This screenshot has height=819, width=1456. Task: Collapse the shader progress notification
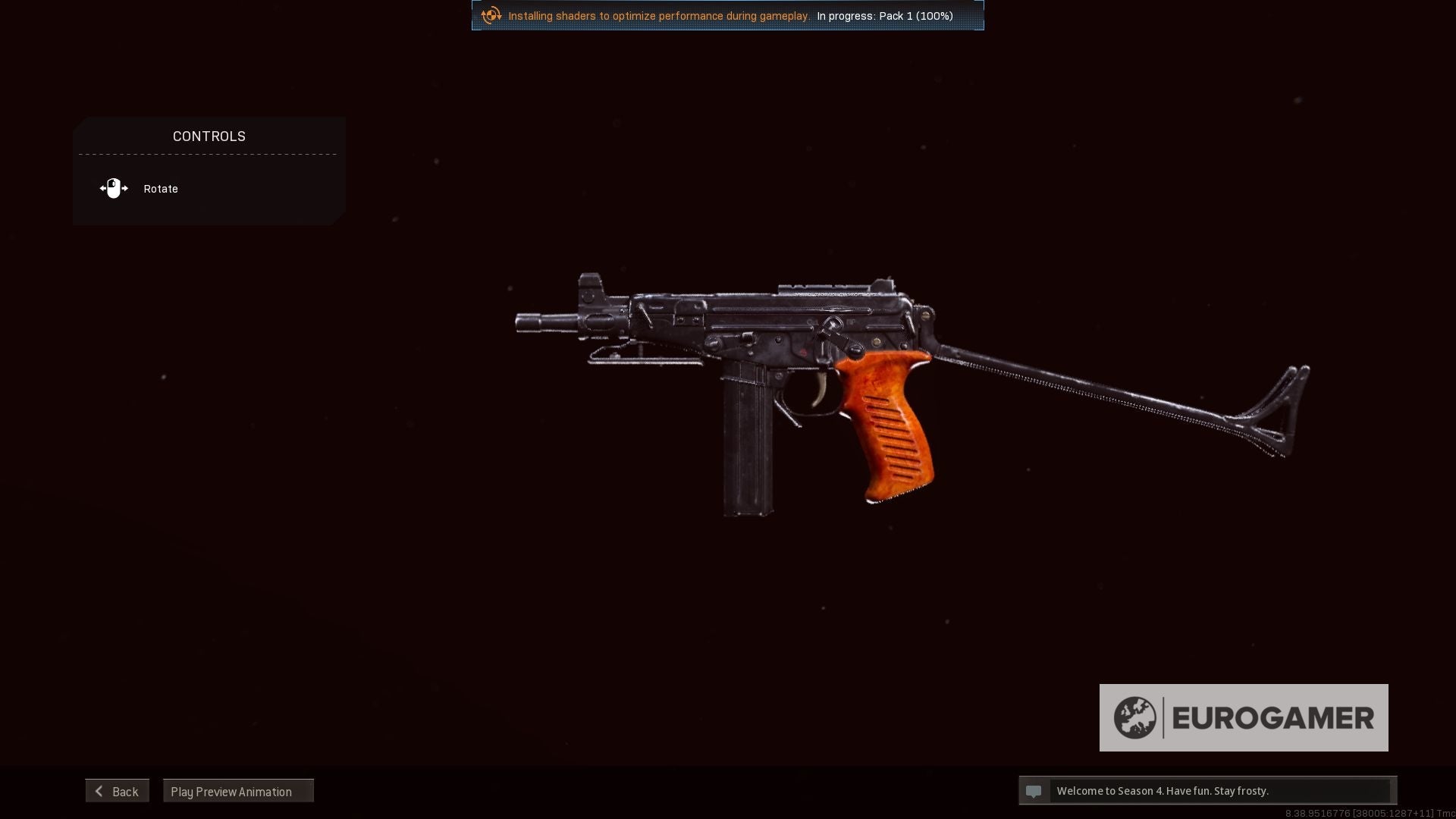click(727, 15)
